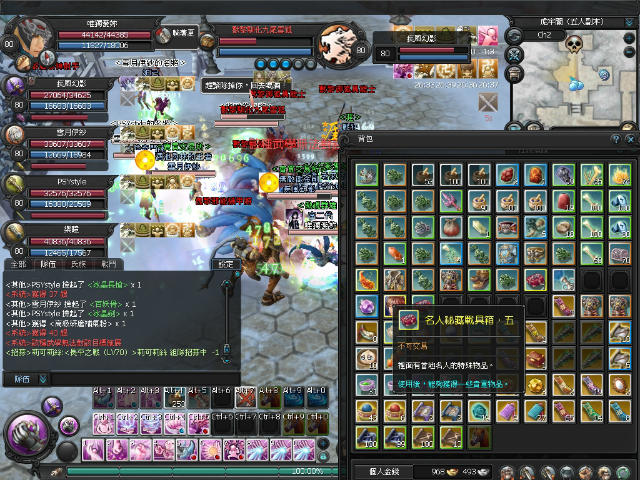This screenshot has height=480, width=640.
Task: Use the red apple item in backpack
Action: click(451, 227)
